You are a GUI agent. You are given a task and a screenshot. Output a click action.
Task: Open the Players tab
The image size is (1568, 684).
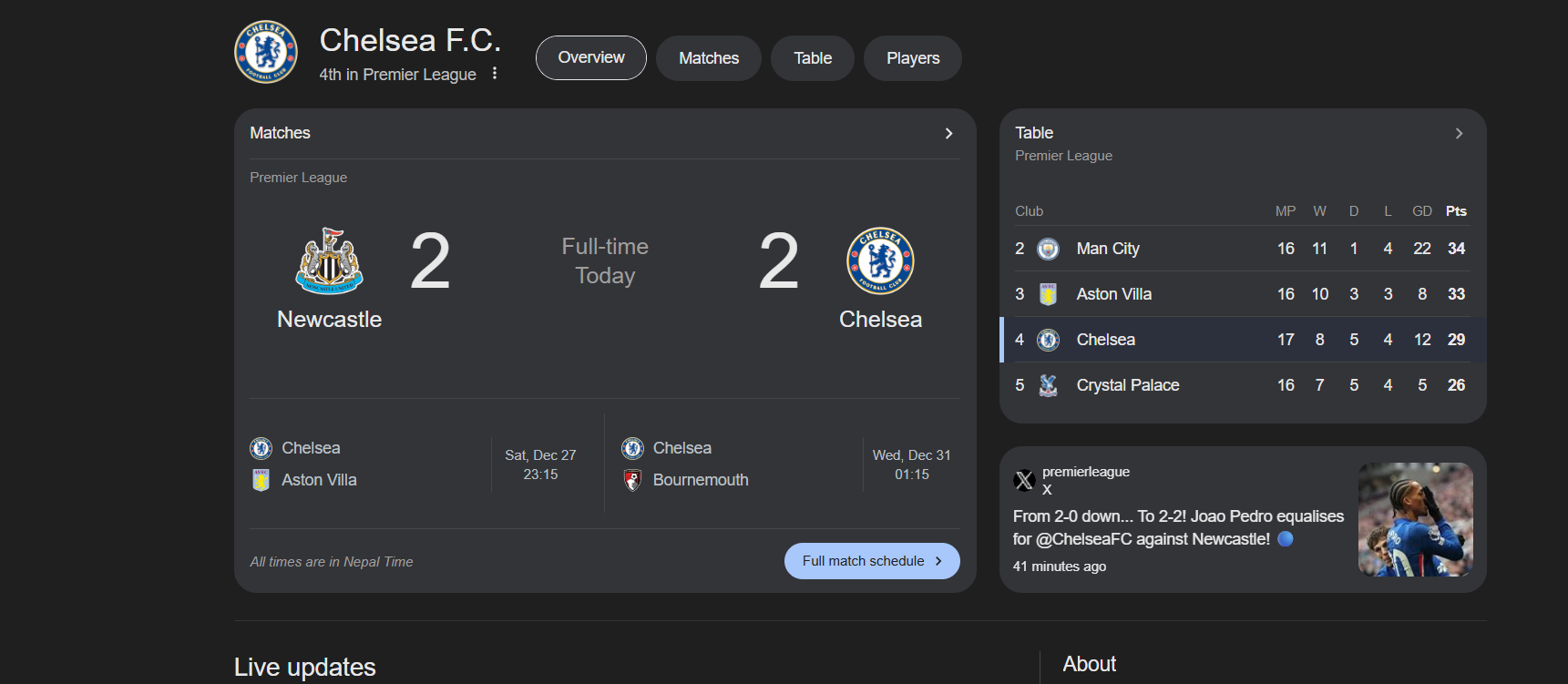point(912,57)
